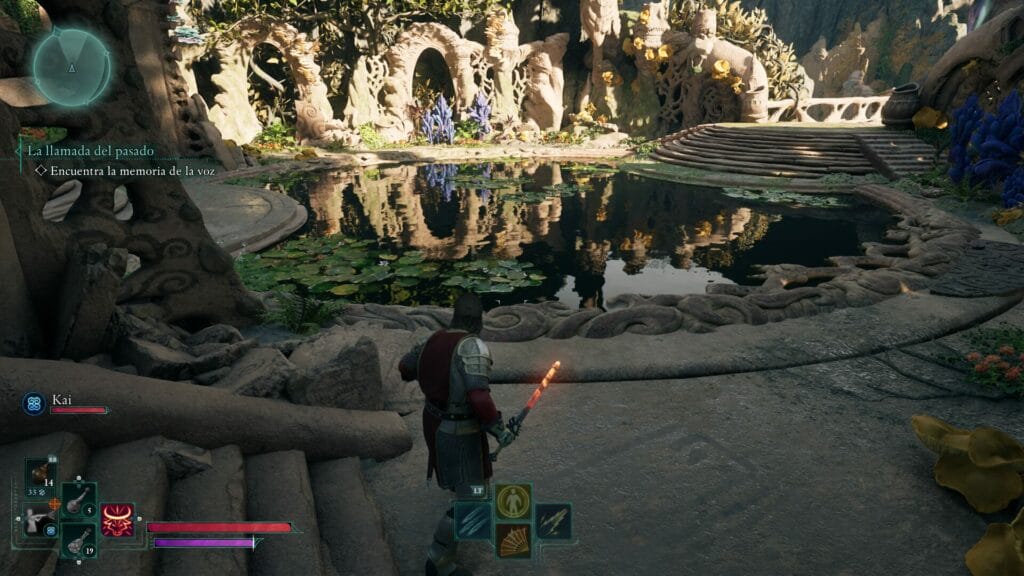
Task: Use the orange fan ability
Action: point(513,540)
